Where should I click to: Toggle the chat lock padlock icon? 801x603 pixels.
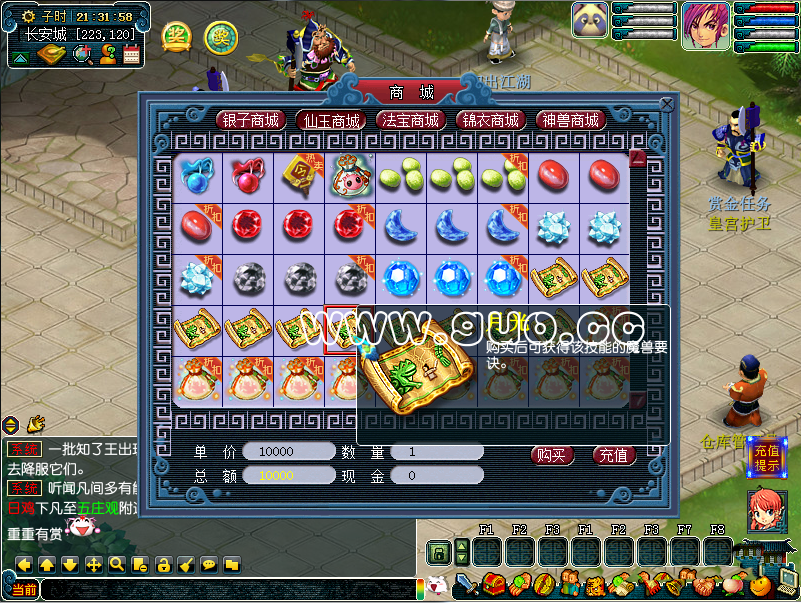coord(163,564)
